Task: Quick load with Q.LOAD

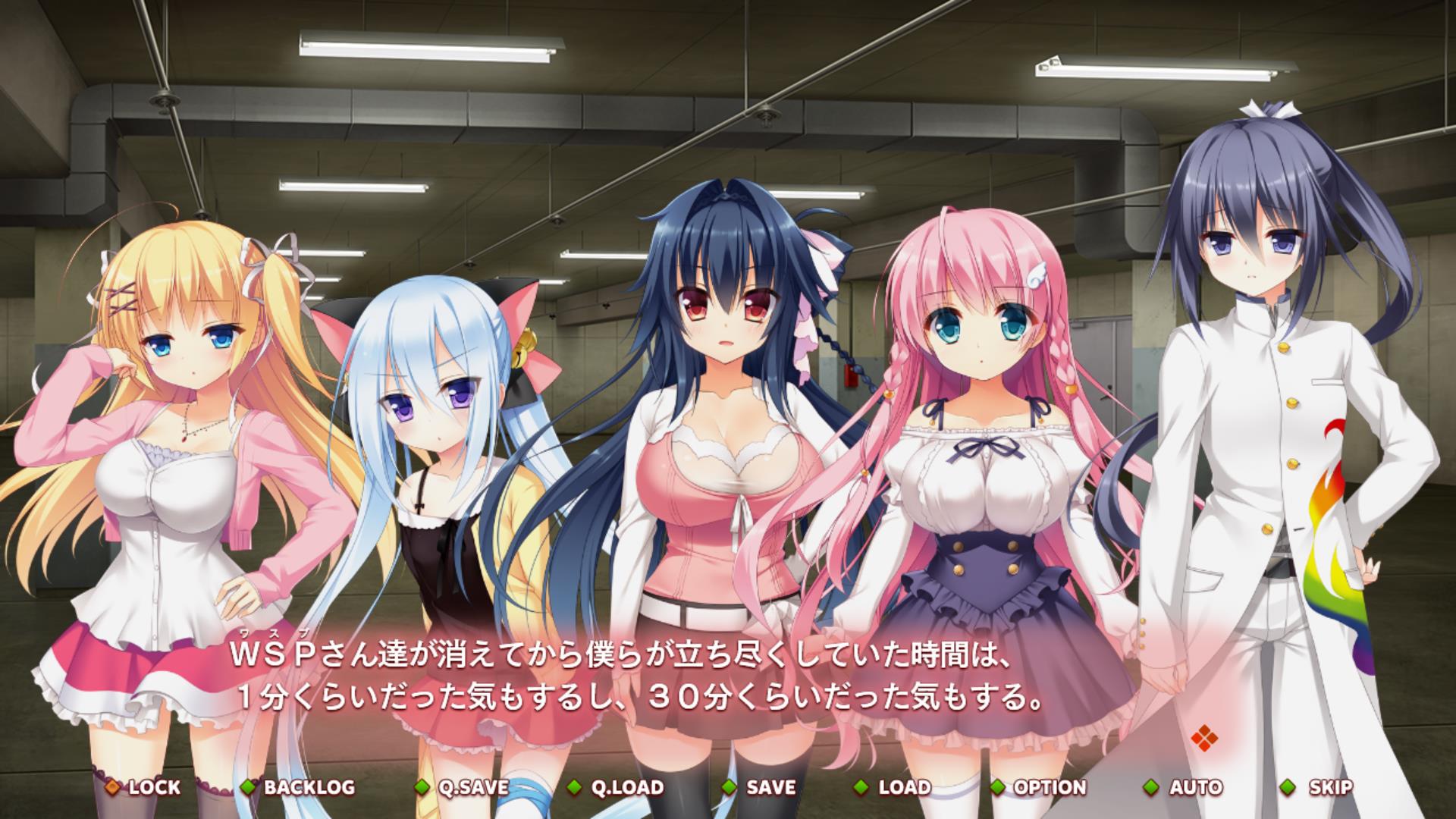Action: pyautogui.click(x=617, y=787)
